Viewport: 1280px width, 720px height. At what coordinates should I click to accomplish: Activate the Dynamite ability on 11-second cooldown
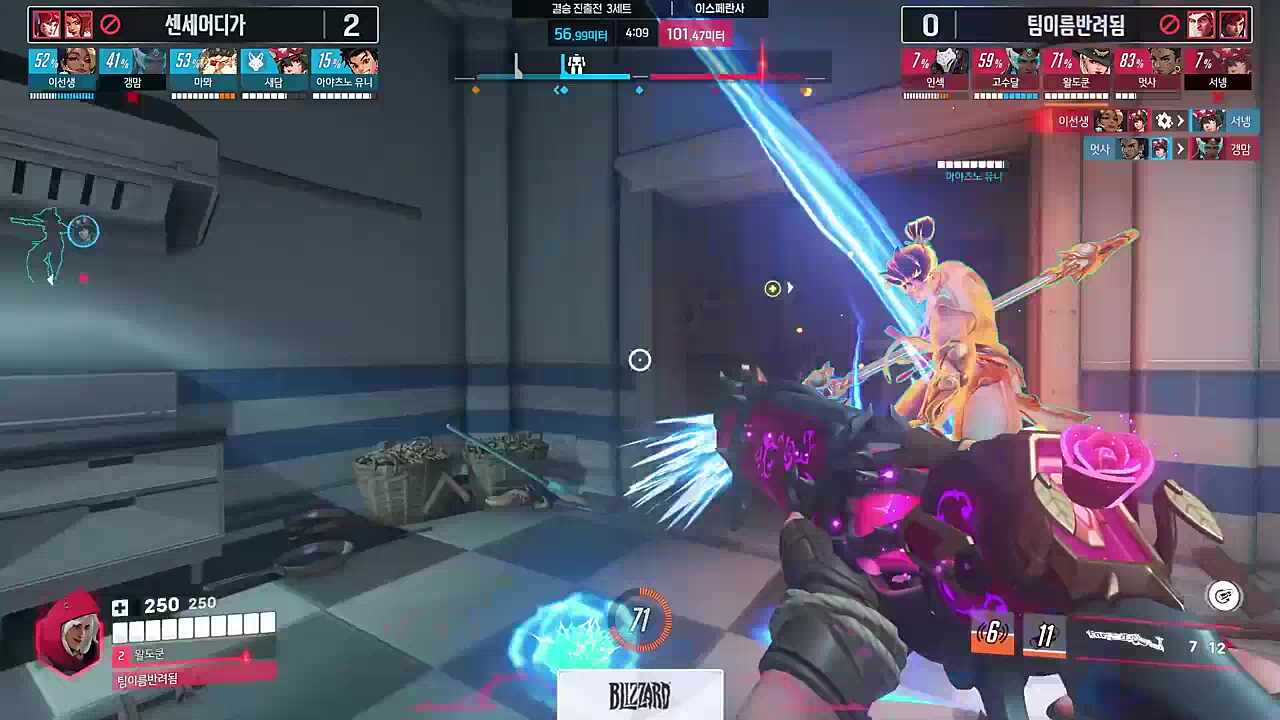click(x=1044, y=636)
